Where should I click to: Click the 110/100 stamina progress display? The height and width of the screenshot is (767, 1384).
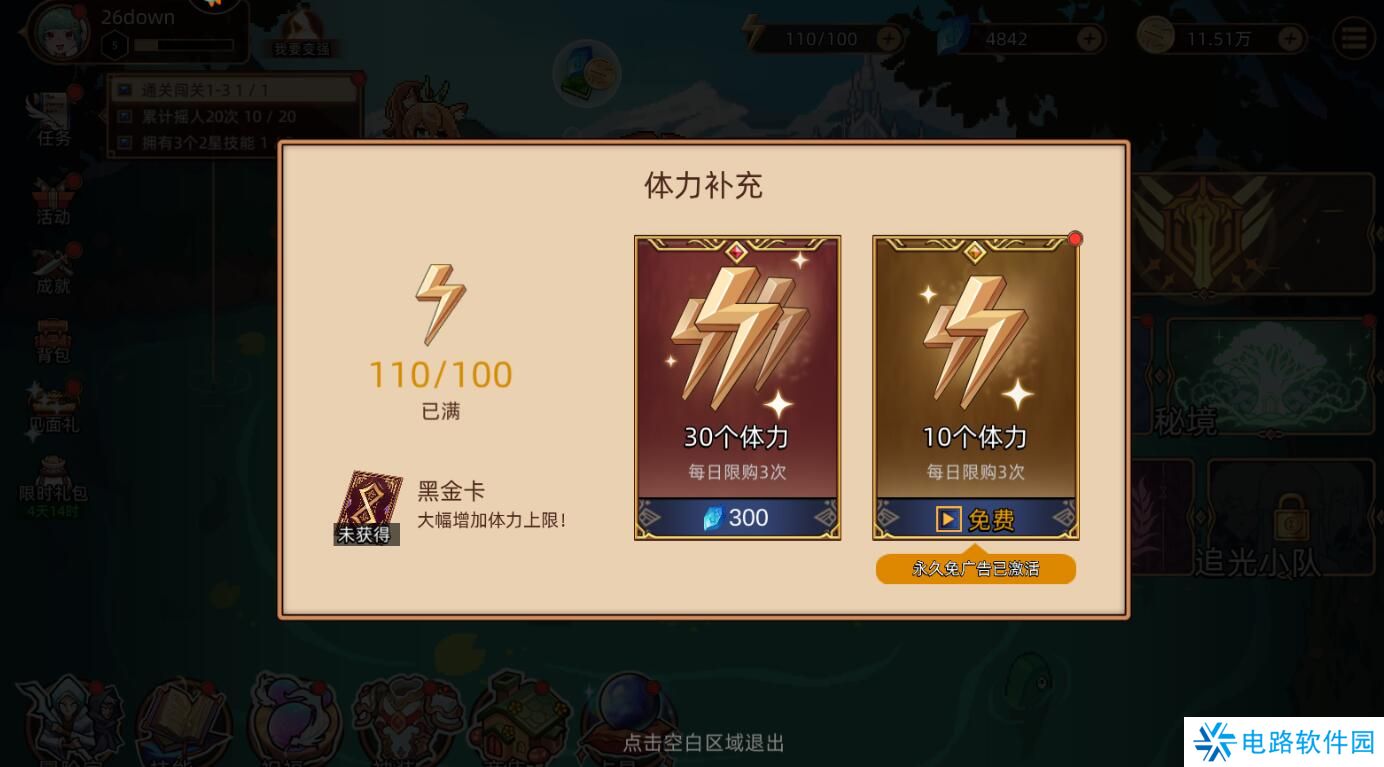[x=442, y=374]
